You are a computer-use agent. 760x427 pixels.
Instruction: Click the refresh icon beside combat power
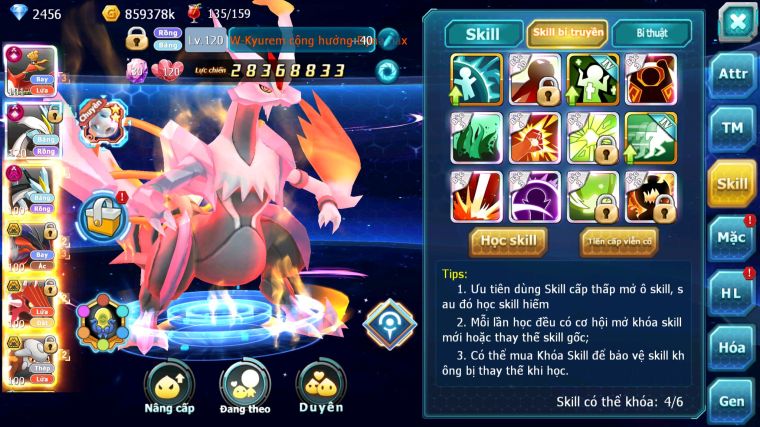point(386,70)
